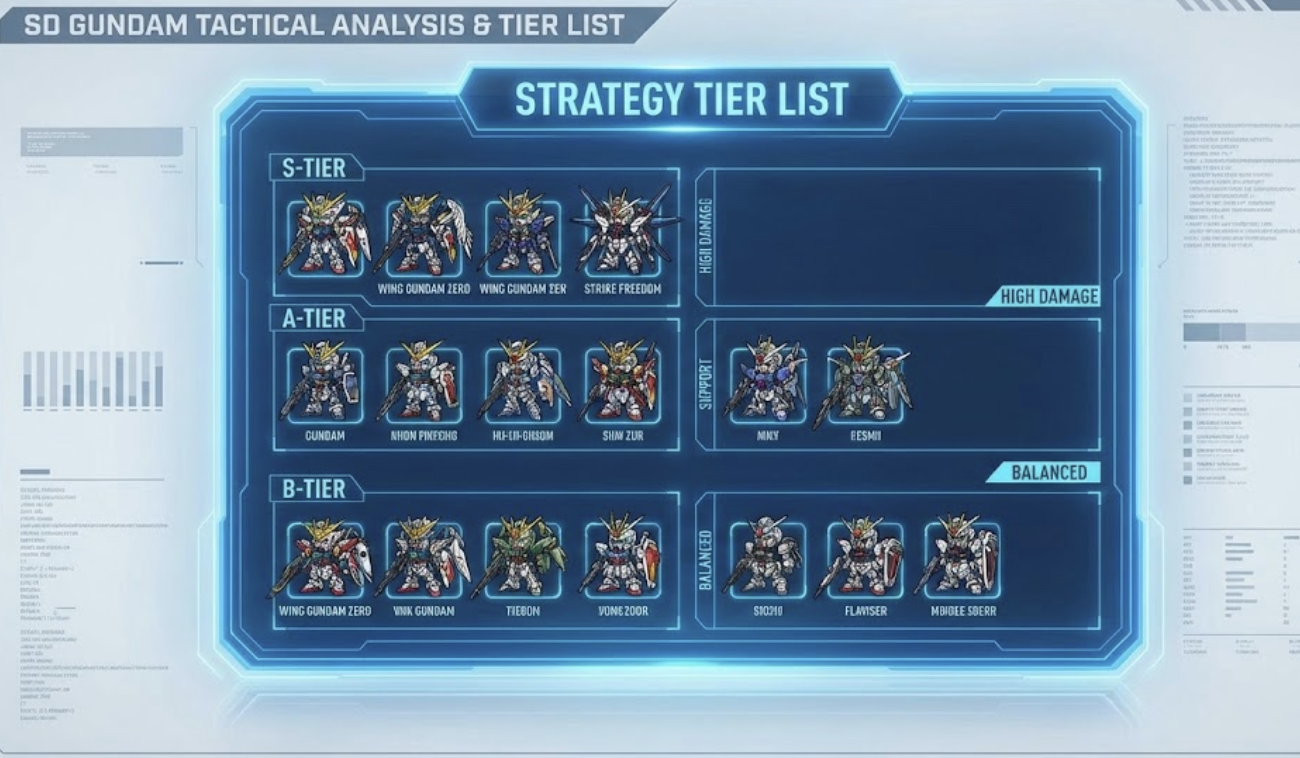Choose the Hu-Lii-Giisom unit tile
1300x758 pixels.
click(x=523, y=384)
